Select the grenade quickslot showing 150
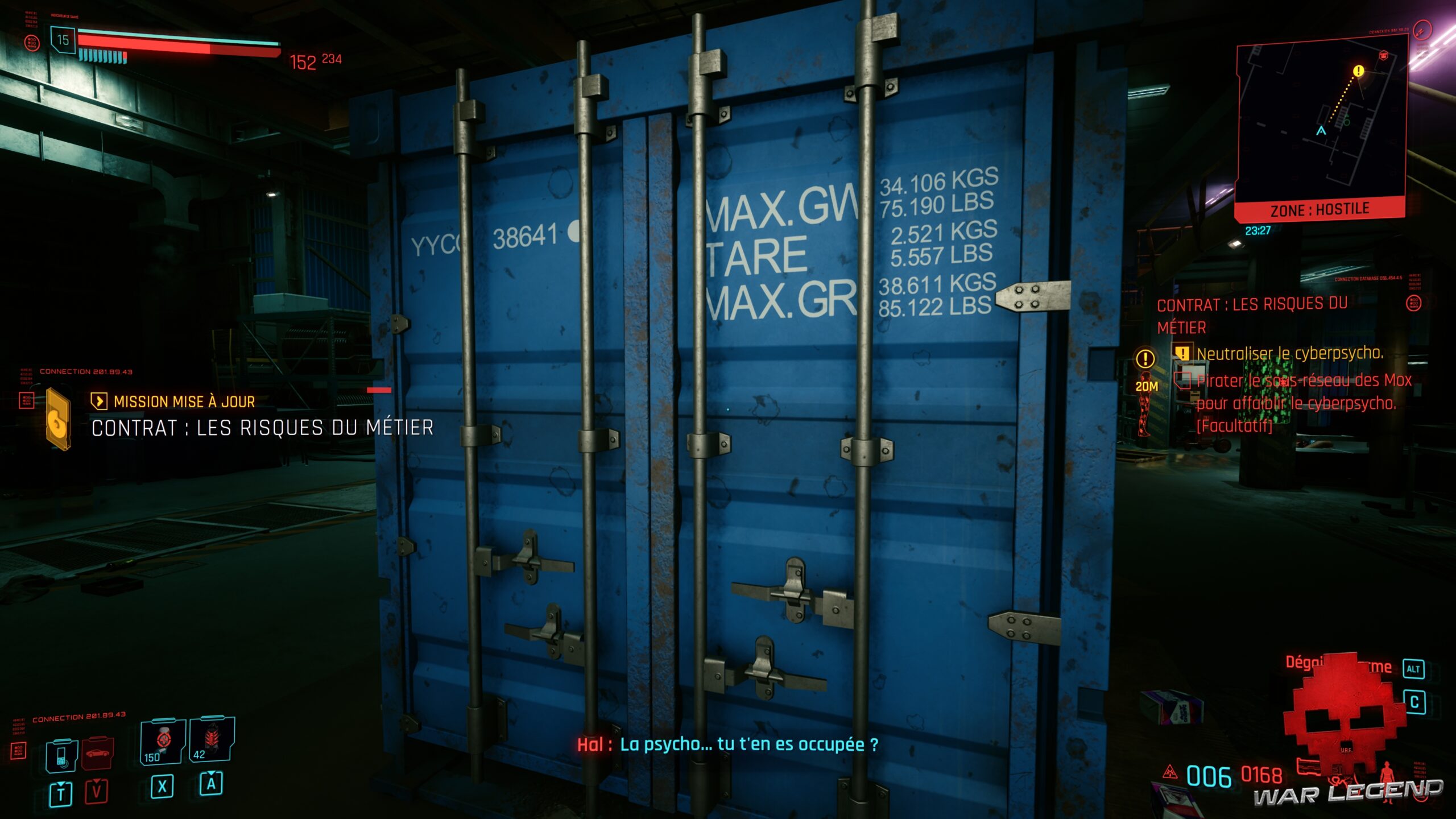Image resolution: width=1456 pixels, height=819 pixels. [x=164, y=741]
